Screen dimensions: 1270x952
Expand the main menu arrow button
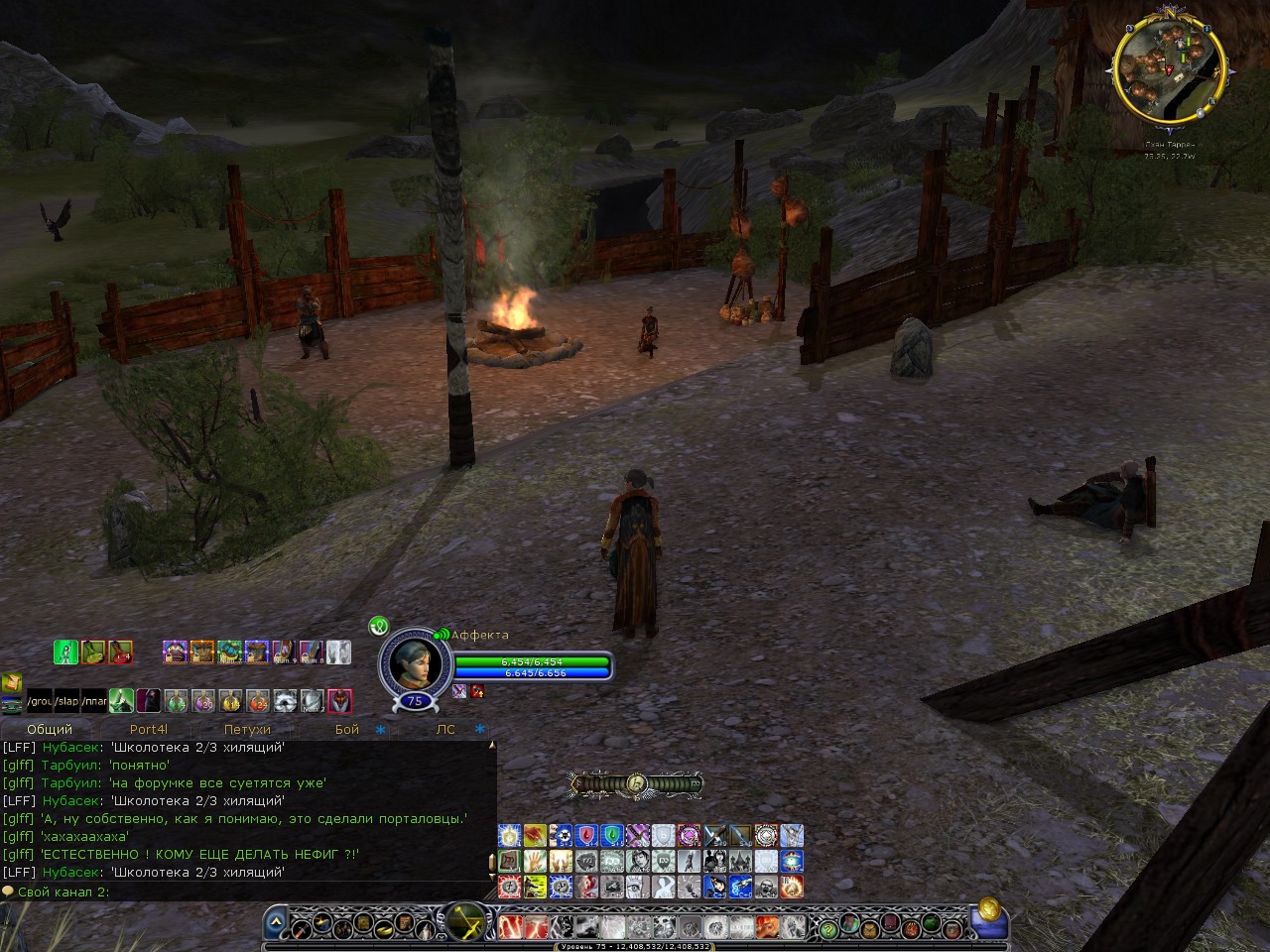click(276, 924)
